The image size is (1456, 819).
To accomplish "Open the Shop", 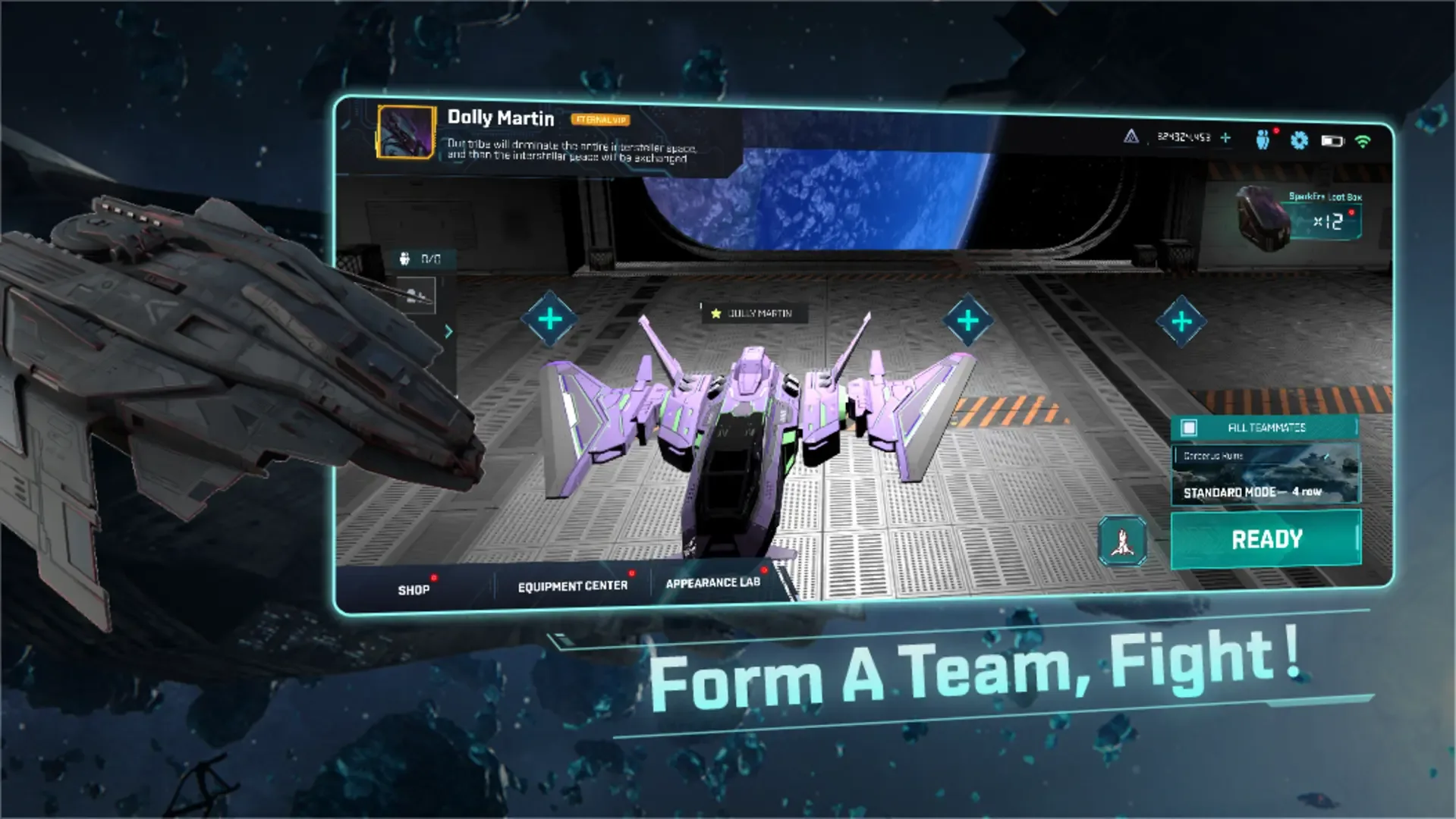I will pos(413,588).
